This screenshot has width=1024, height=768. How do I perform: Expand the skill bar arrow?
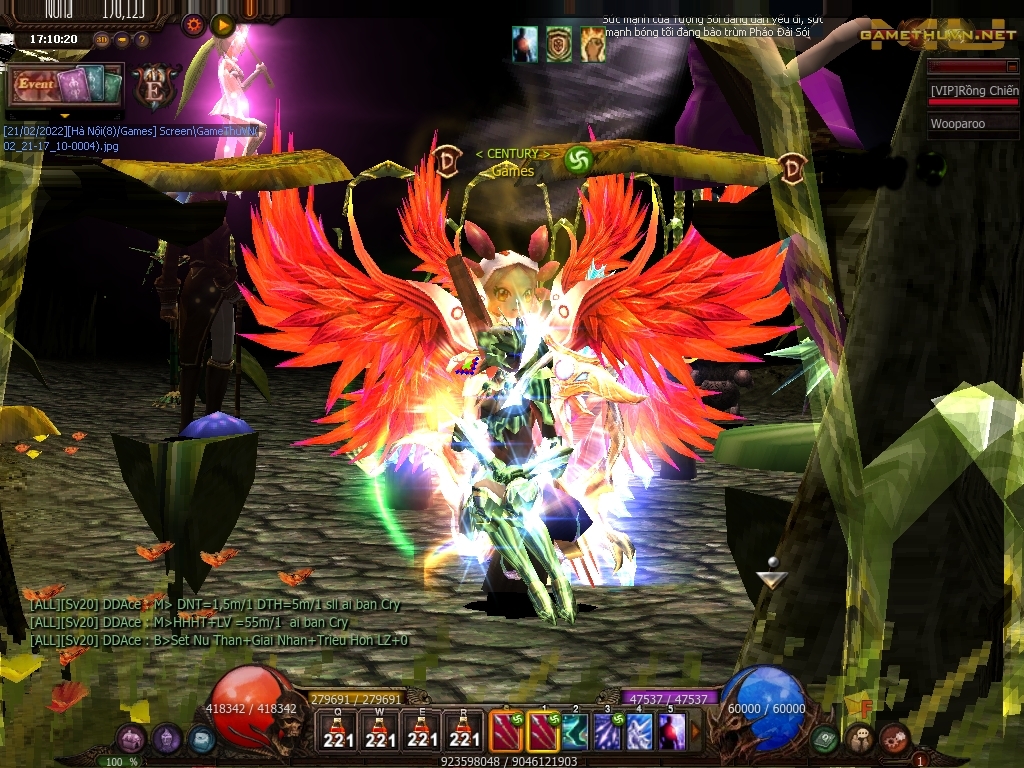(696, 731)
